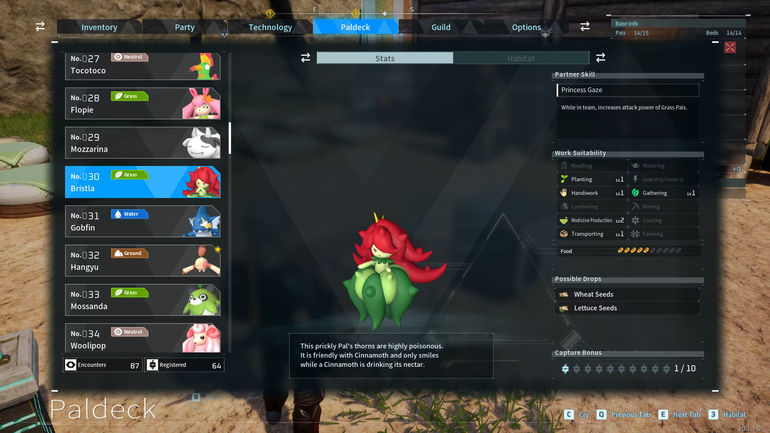Switch to the Party tab
The width and height of the screenshot is (770, 433).
(x=184, y=27)
